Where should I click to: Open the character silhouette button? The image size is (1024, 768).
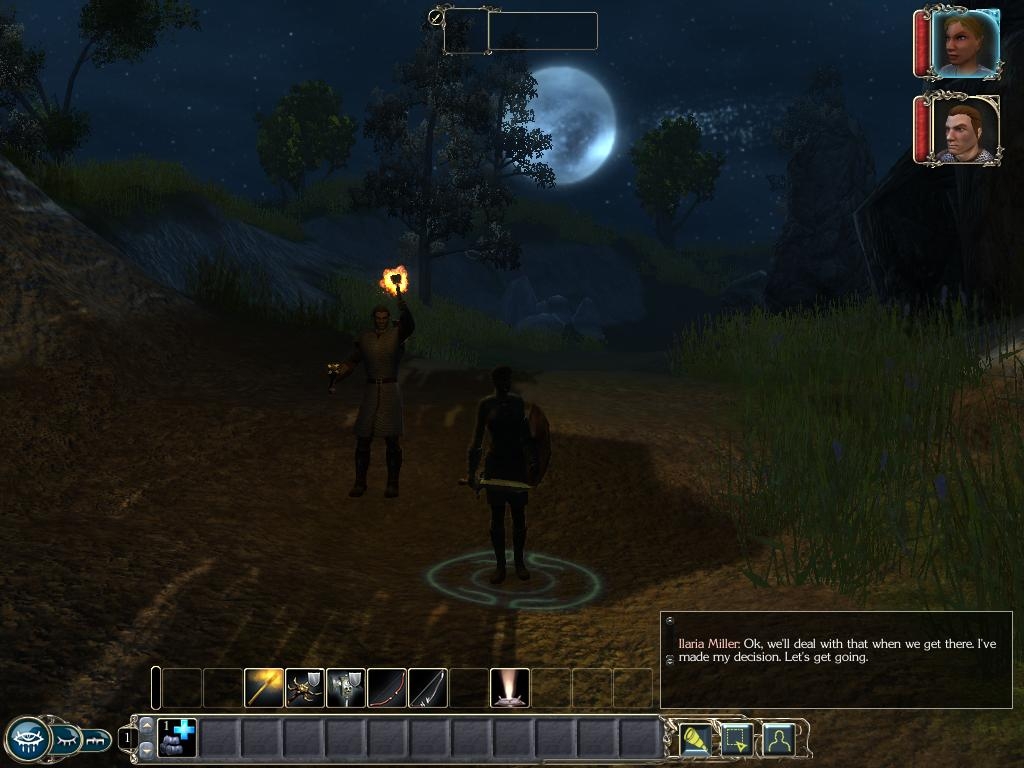[777, 738]
